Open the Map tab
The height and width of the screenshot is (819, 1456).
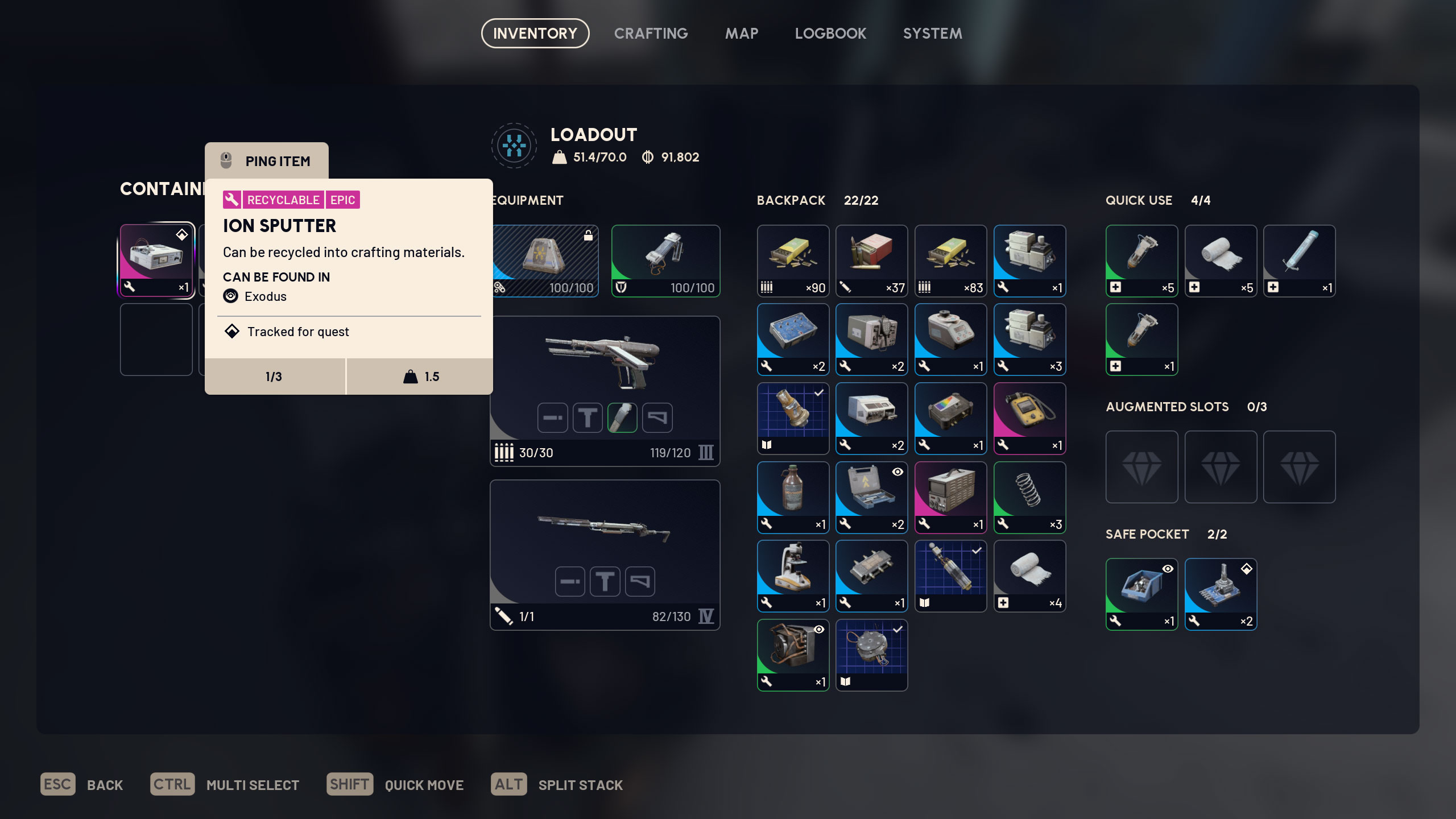[741, 34]
